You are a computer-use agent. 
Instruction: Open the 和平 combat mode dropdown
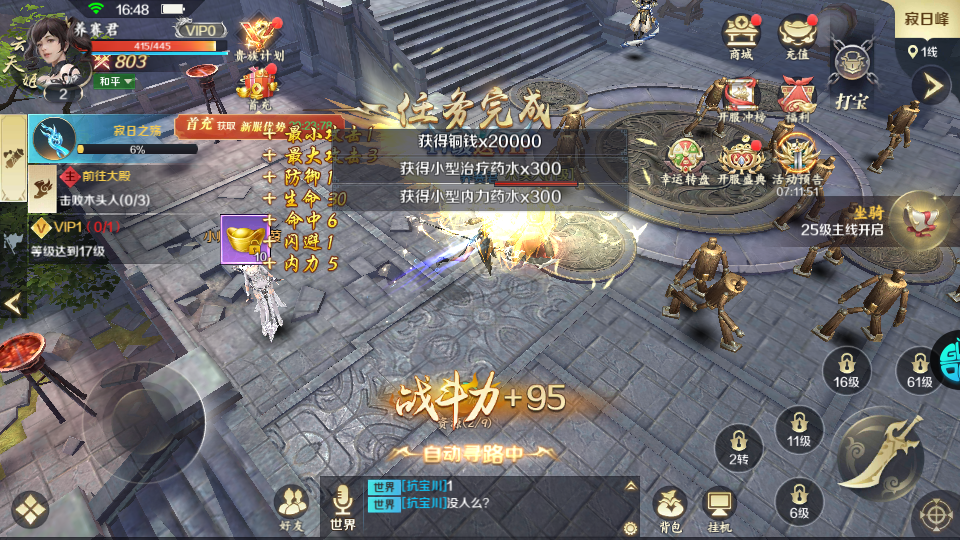115,81
